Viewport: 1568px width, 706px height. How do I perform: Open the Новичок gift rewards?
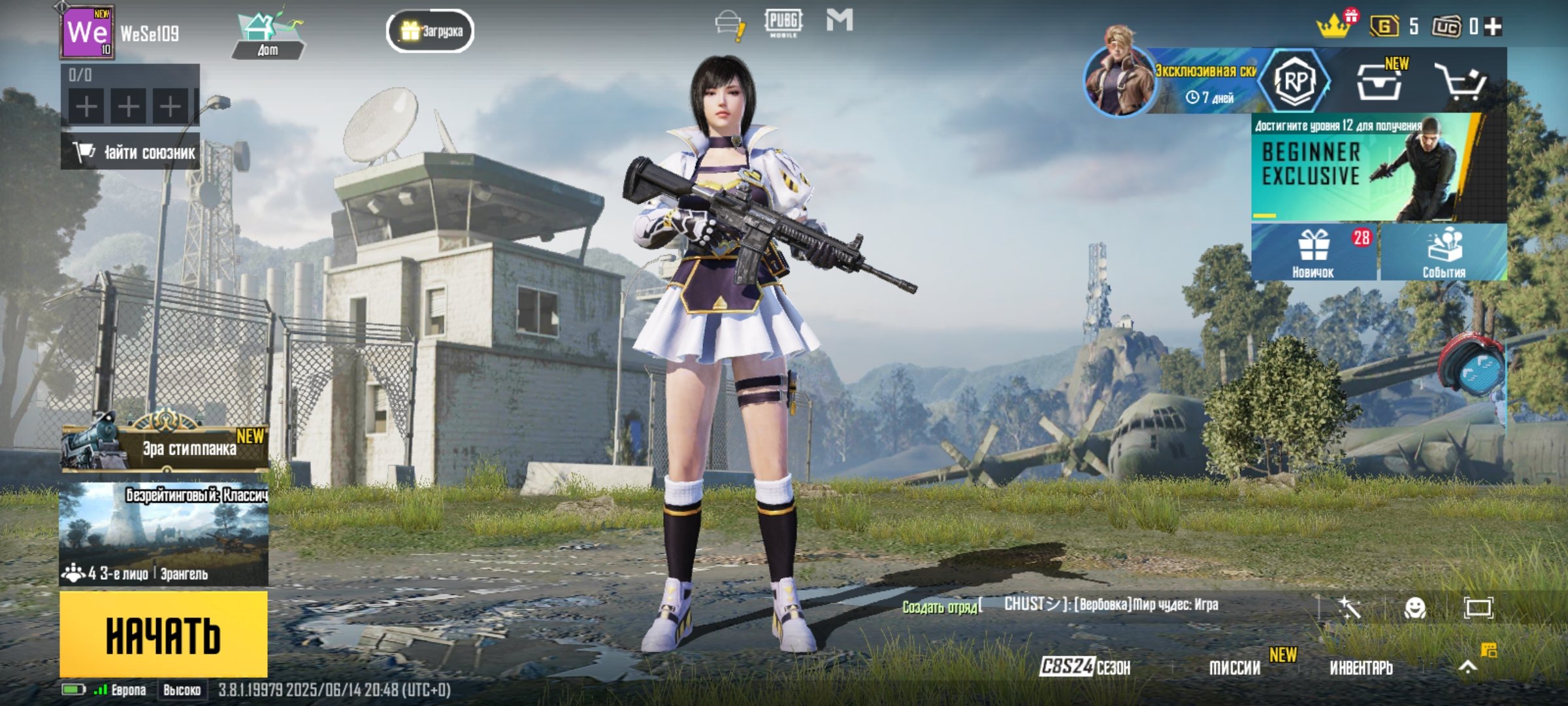pos(1313,252)
